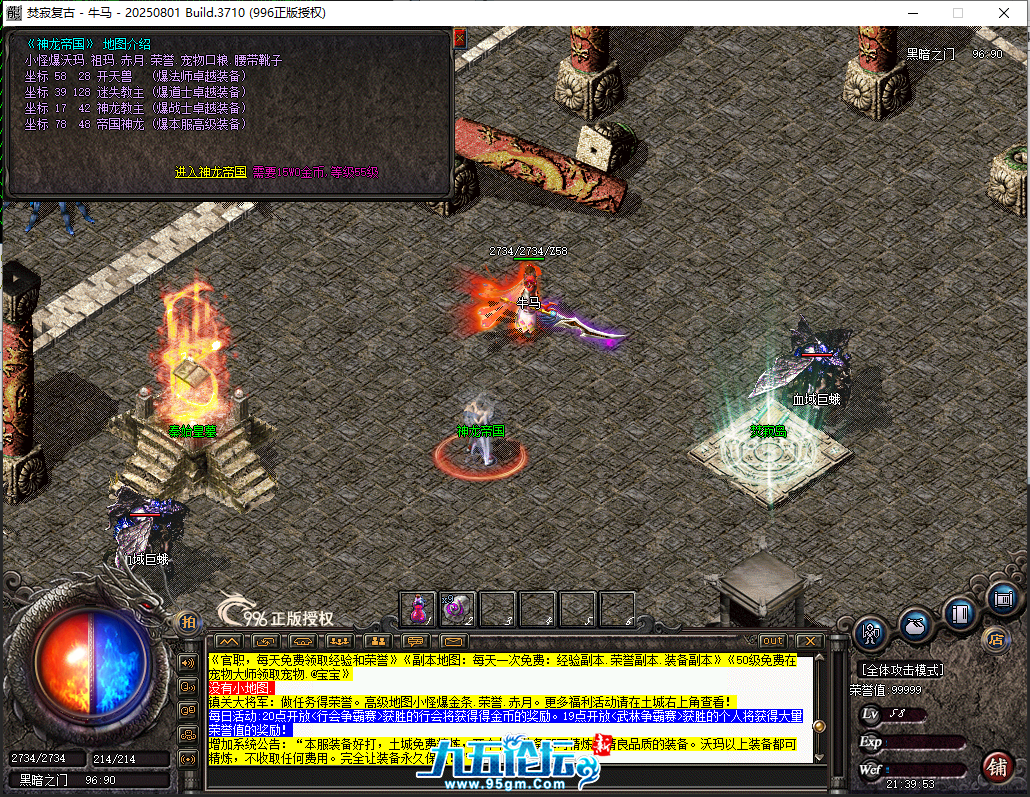
Task: Click the 拍 auction button
Action: tap(188, 622)
